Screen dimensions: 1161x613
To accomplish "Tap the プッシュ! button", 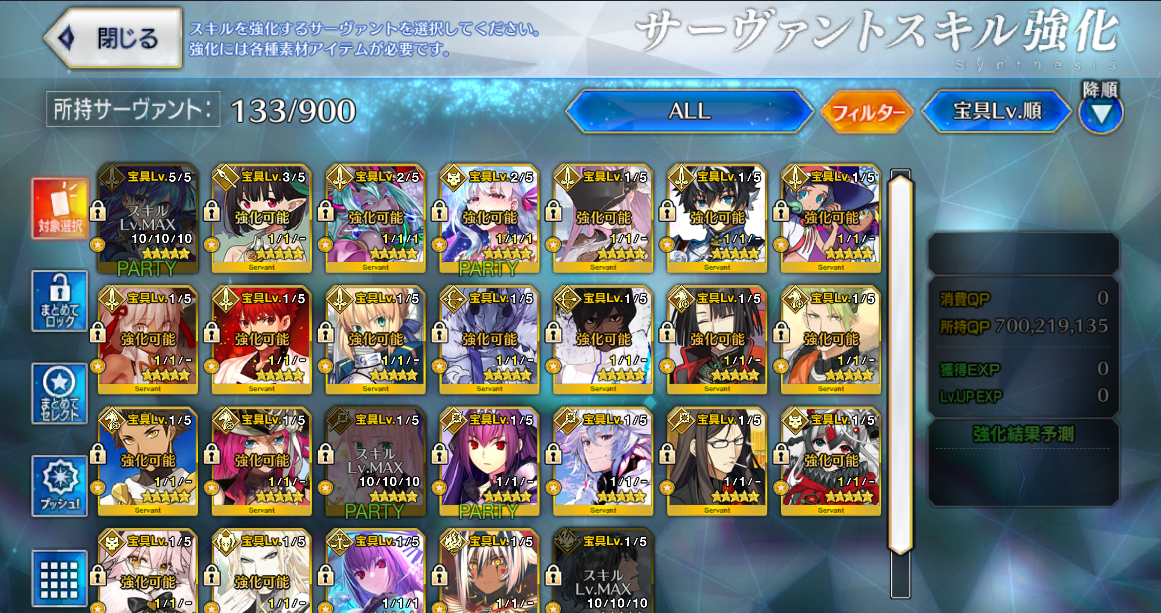I will [x=60, y=486].
